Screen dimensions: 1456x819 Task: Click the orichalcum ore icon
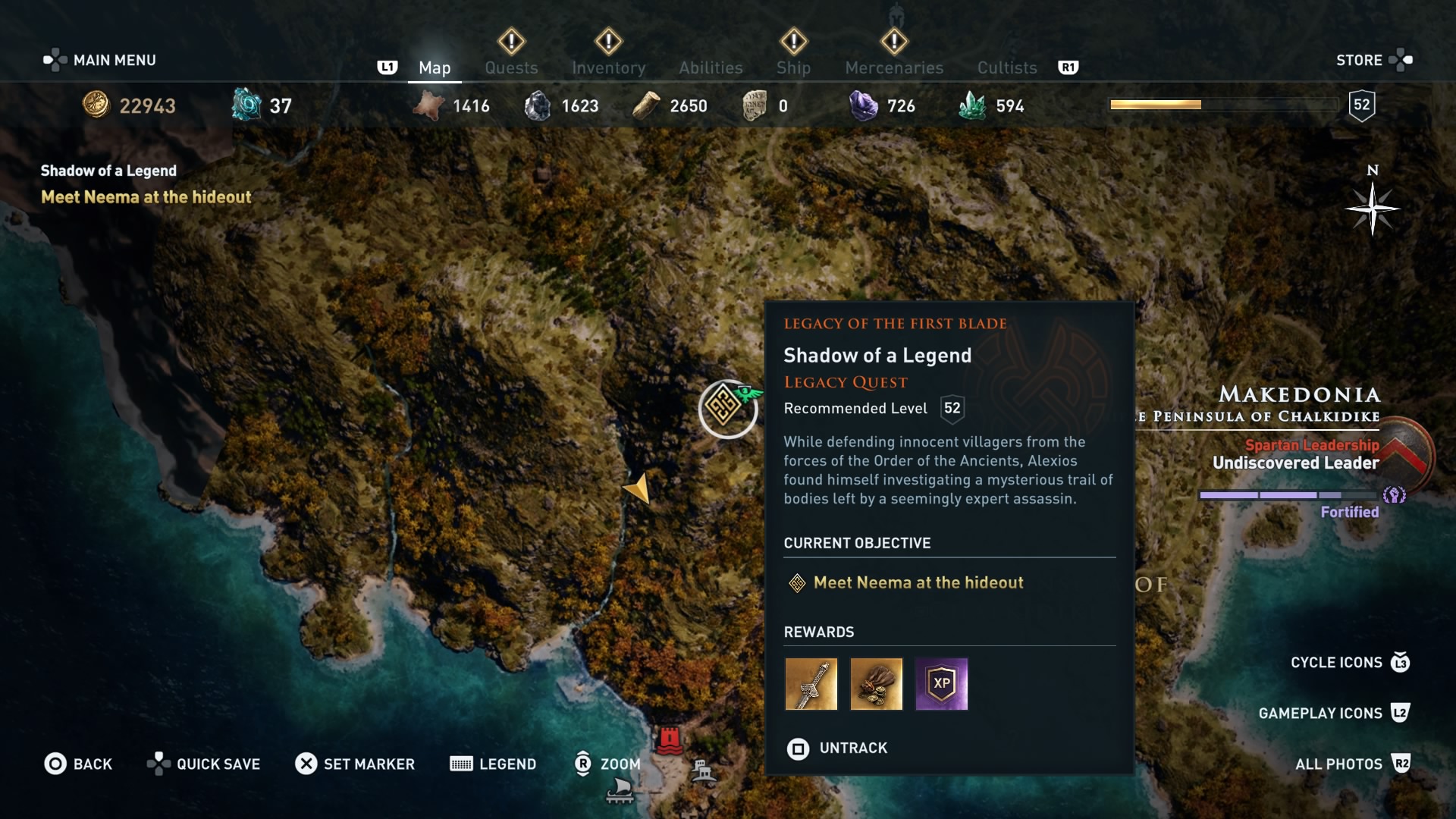click(244, 105)
